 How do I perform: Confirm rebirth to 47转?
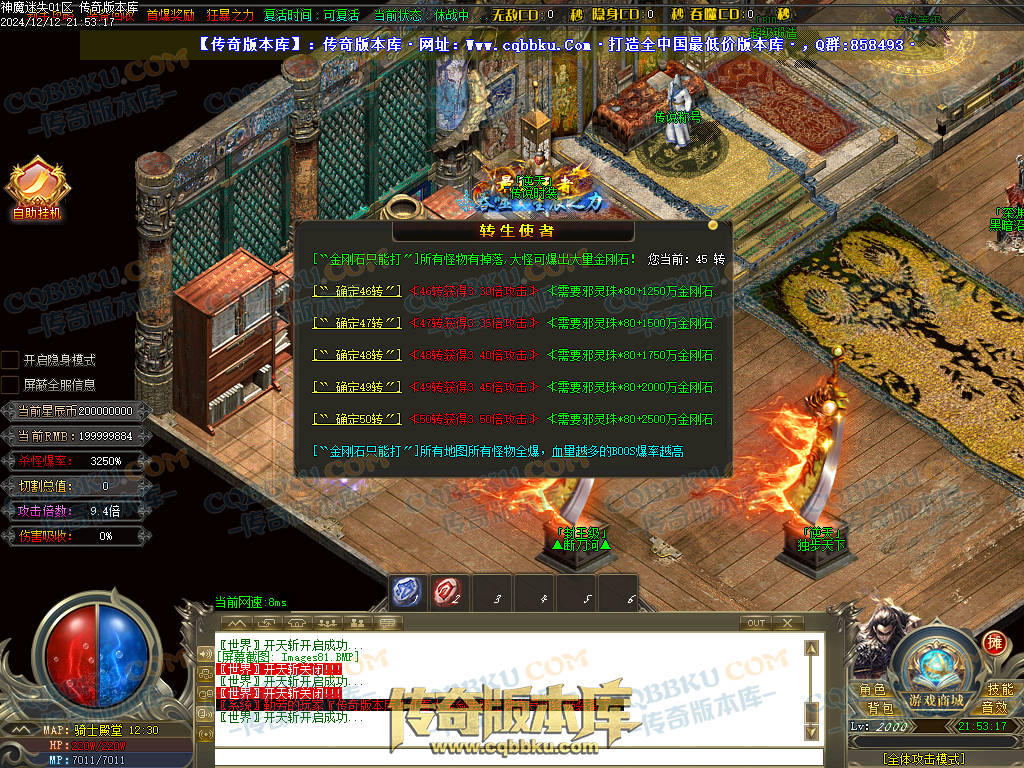point(357,323)
